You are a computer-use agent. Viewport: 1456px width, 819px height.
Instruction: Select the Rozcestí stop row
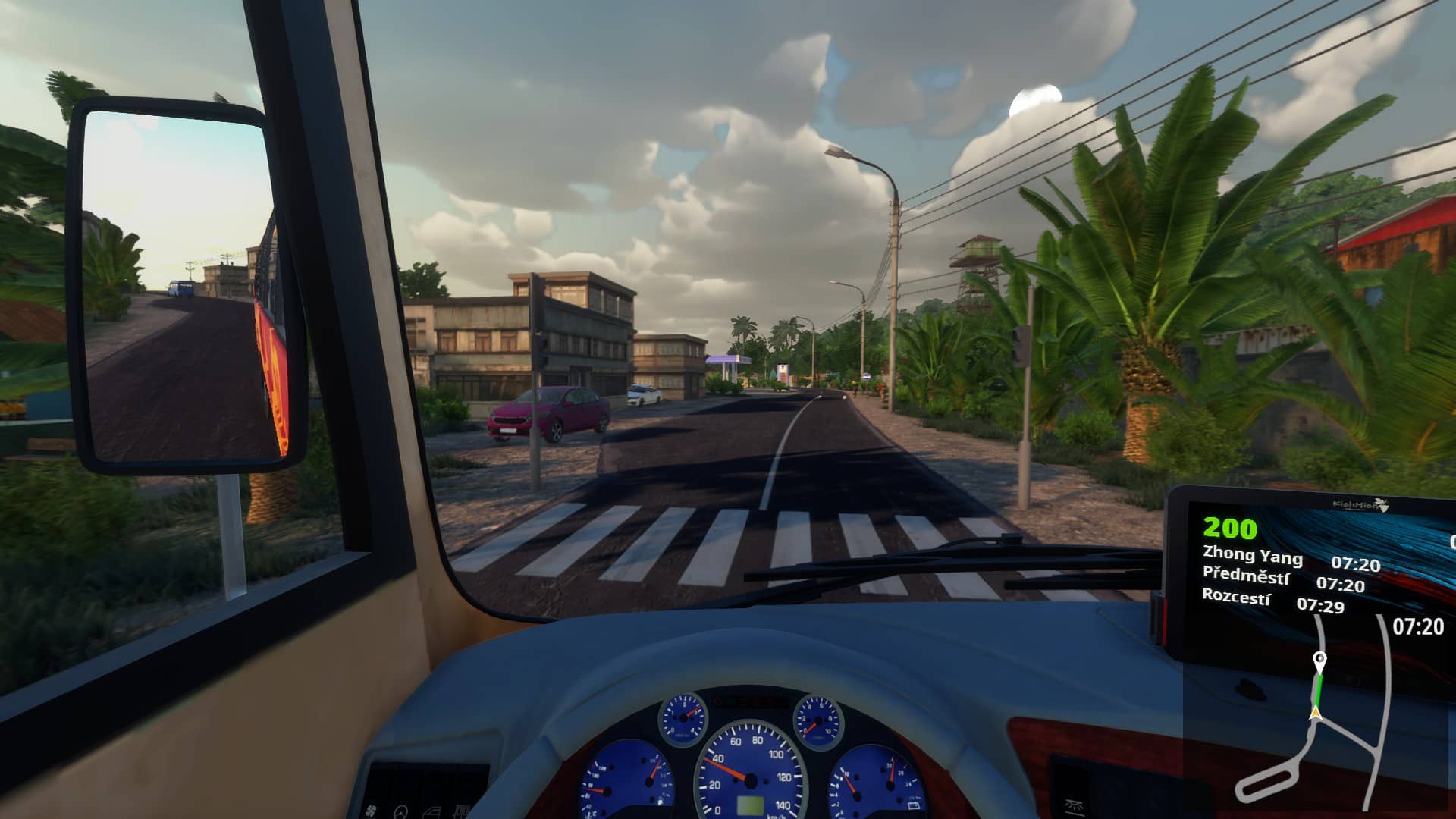point(1273,601)
